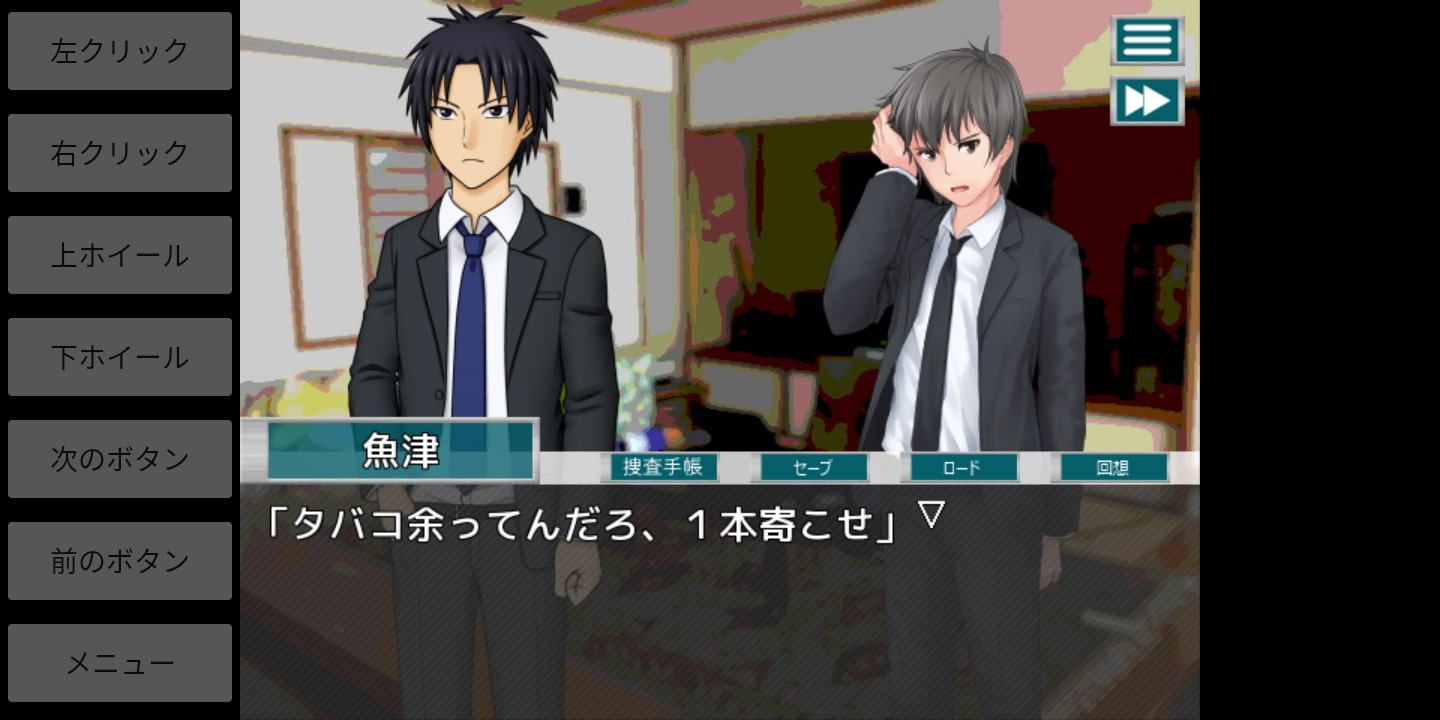Activate the fast-forward skip button
This screenshot has width=1440, height=720.
point(1147,101)
